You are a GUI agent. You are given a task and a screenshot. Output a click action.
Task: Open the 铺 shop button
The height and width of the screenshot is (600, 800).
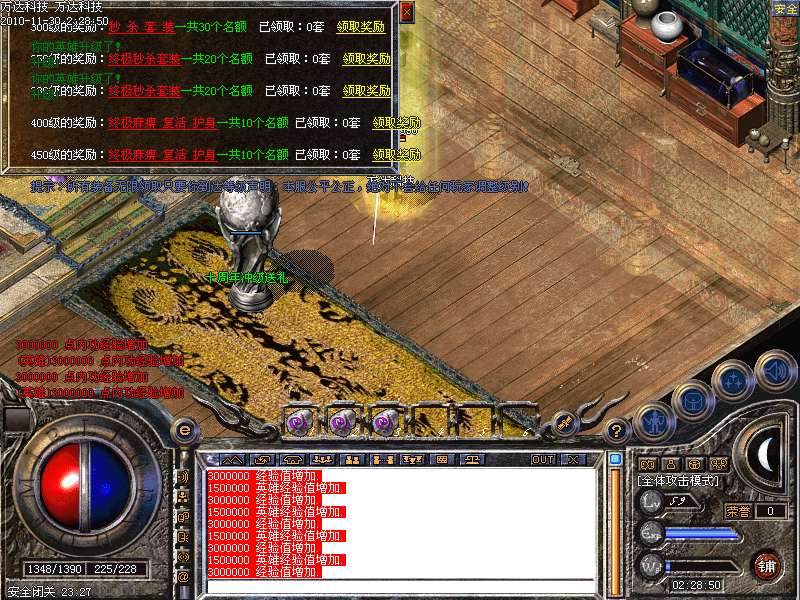766,565
